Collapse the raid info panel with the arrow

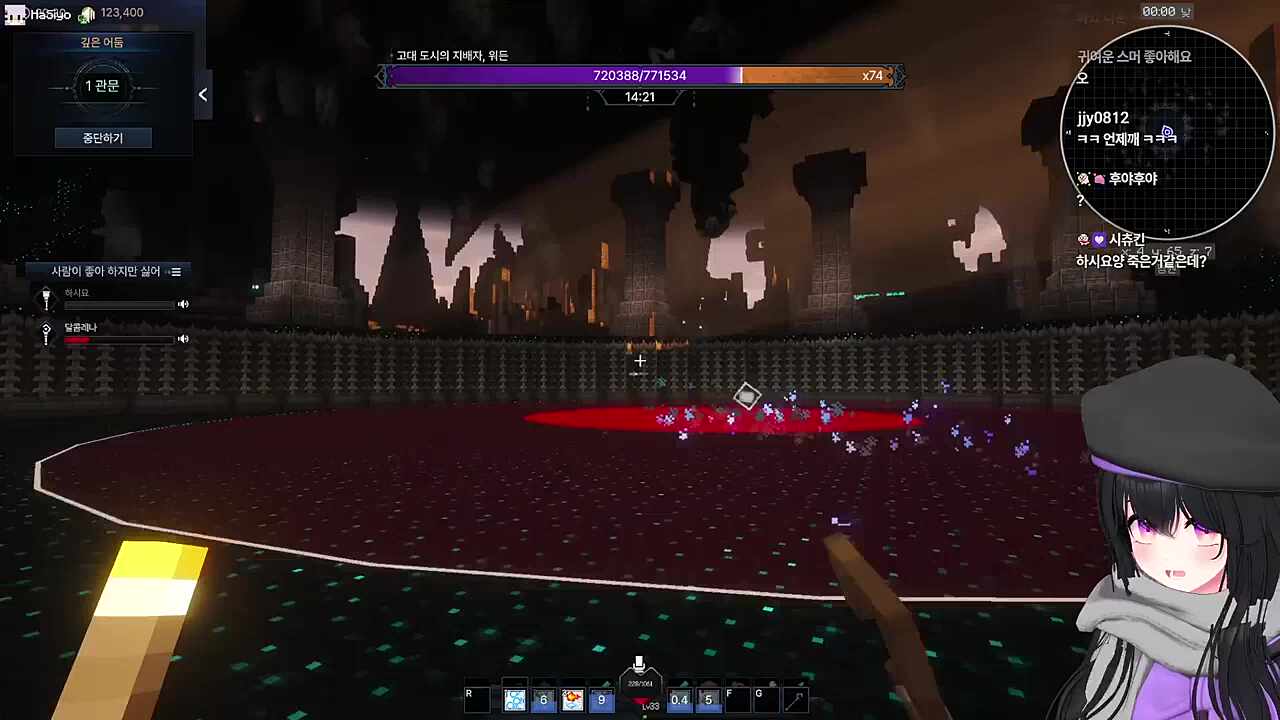(203, 95)
